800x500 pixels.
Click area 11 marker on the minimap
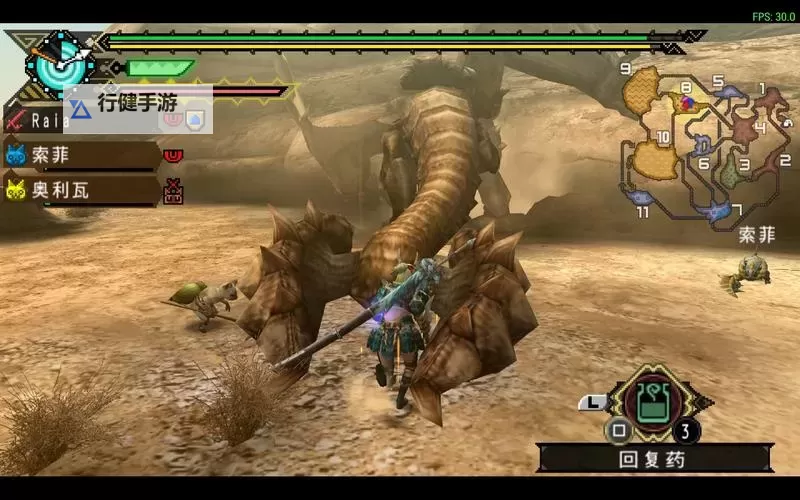point(641,210)
